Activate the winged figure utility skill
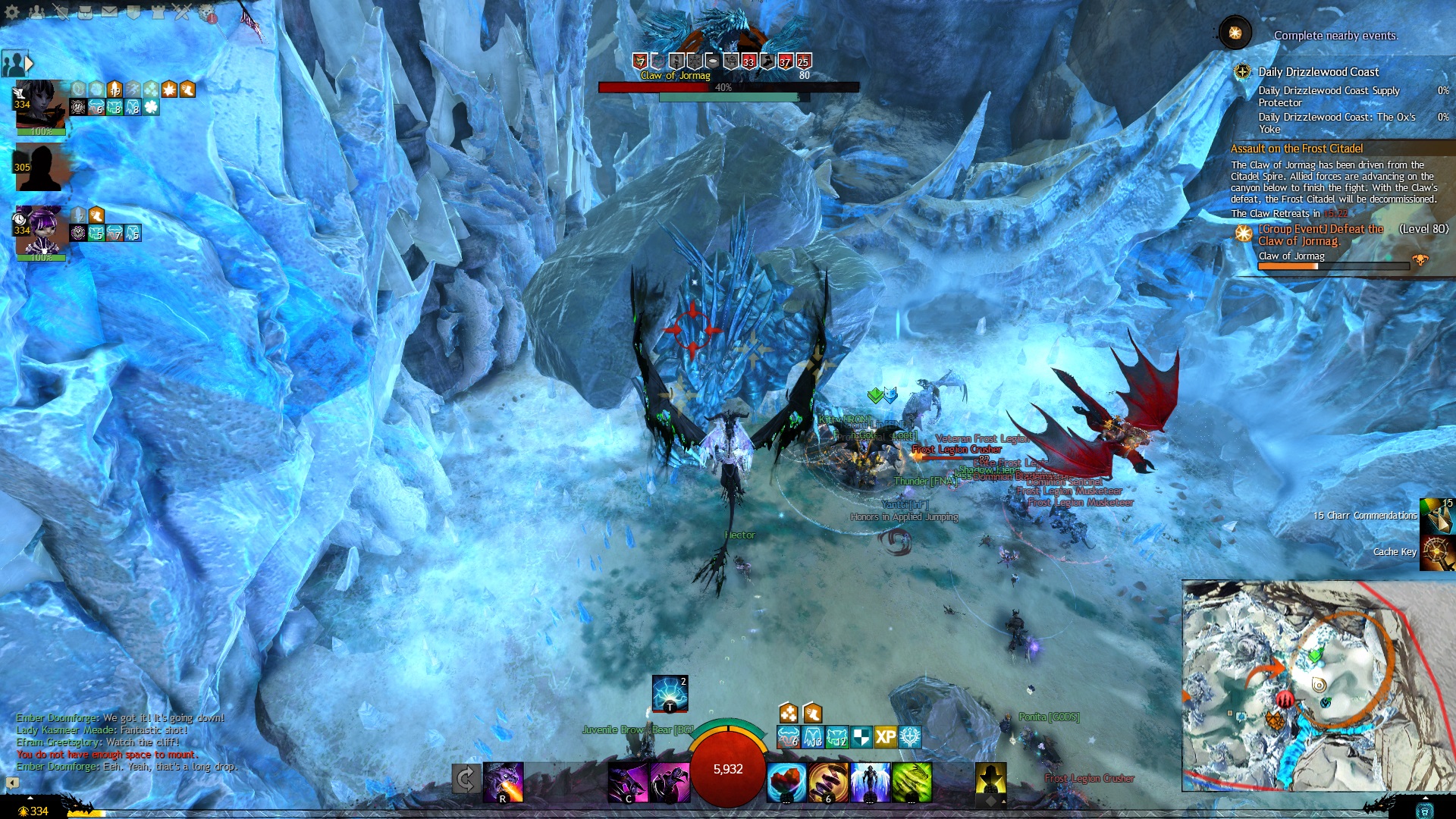The height and width of the screenshot is (819, 1456). [871, 783]
